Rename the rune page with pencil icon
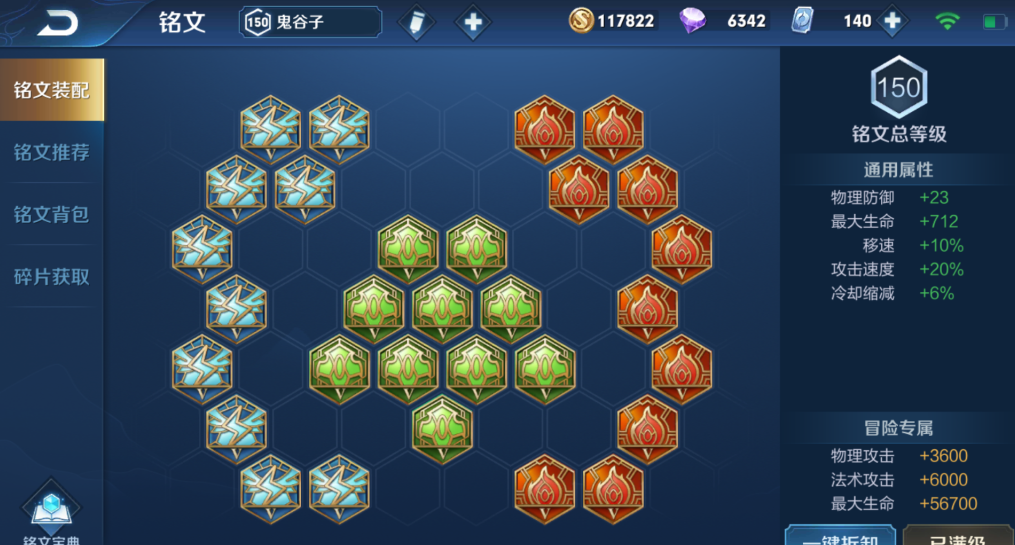The height and width of the screenshot is (545, 1015). tap(416, 22)
